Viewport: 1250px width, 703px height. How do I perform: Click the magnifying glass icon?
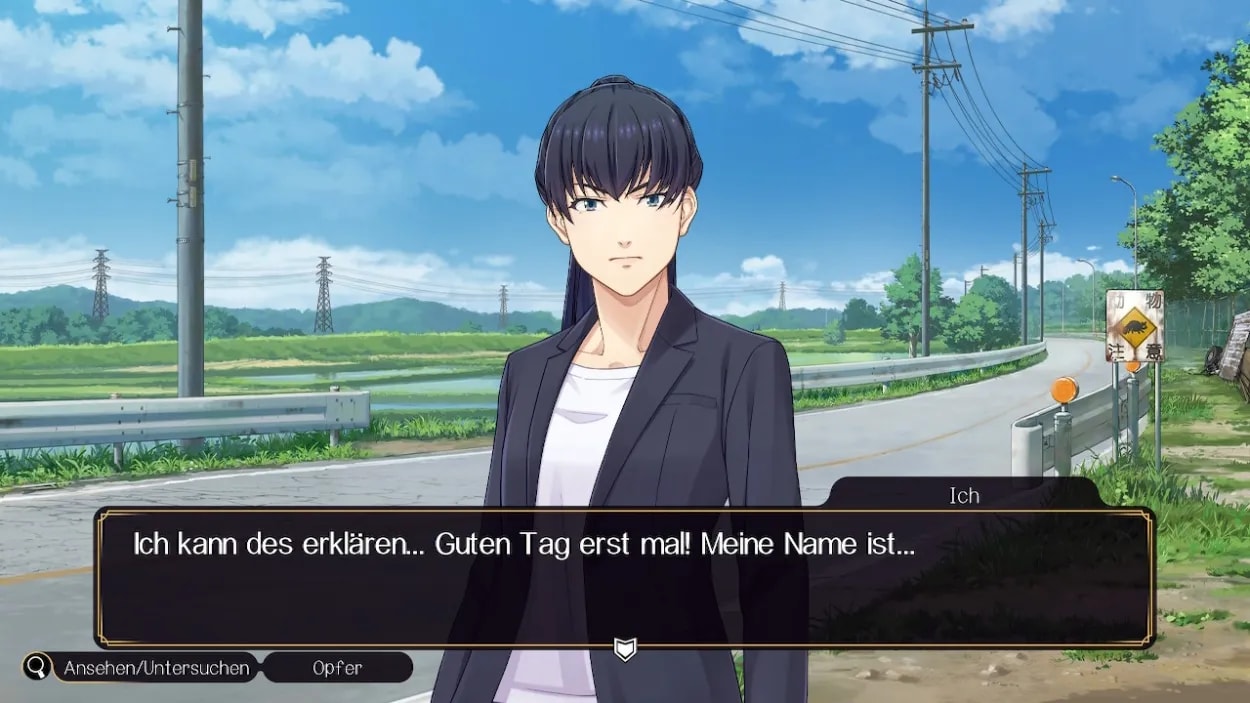(38, 667)
